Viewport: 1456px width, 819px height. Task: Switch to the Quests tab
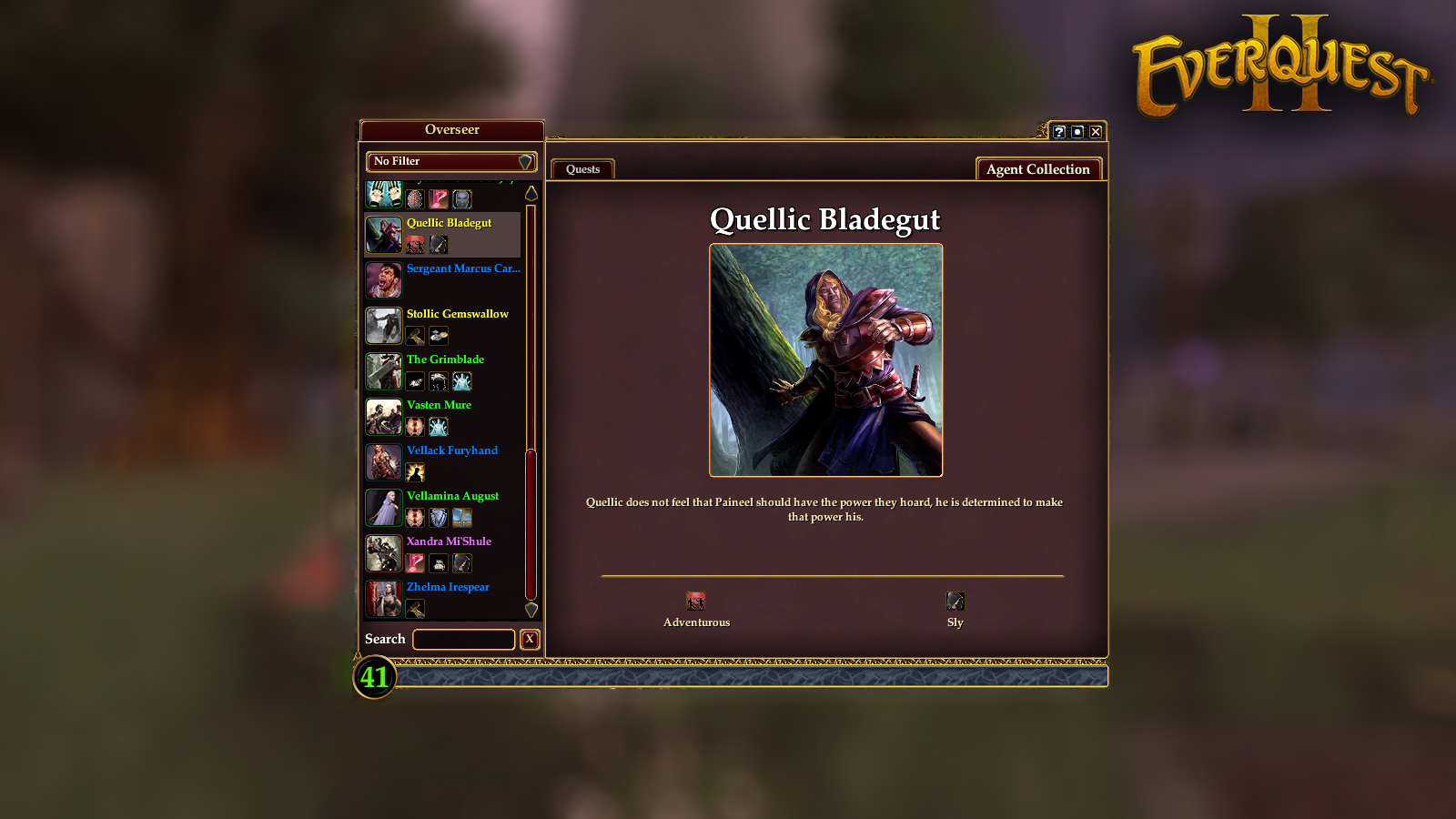click(582, 169)
